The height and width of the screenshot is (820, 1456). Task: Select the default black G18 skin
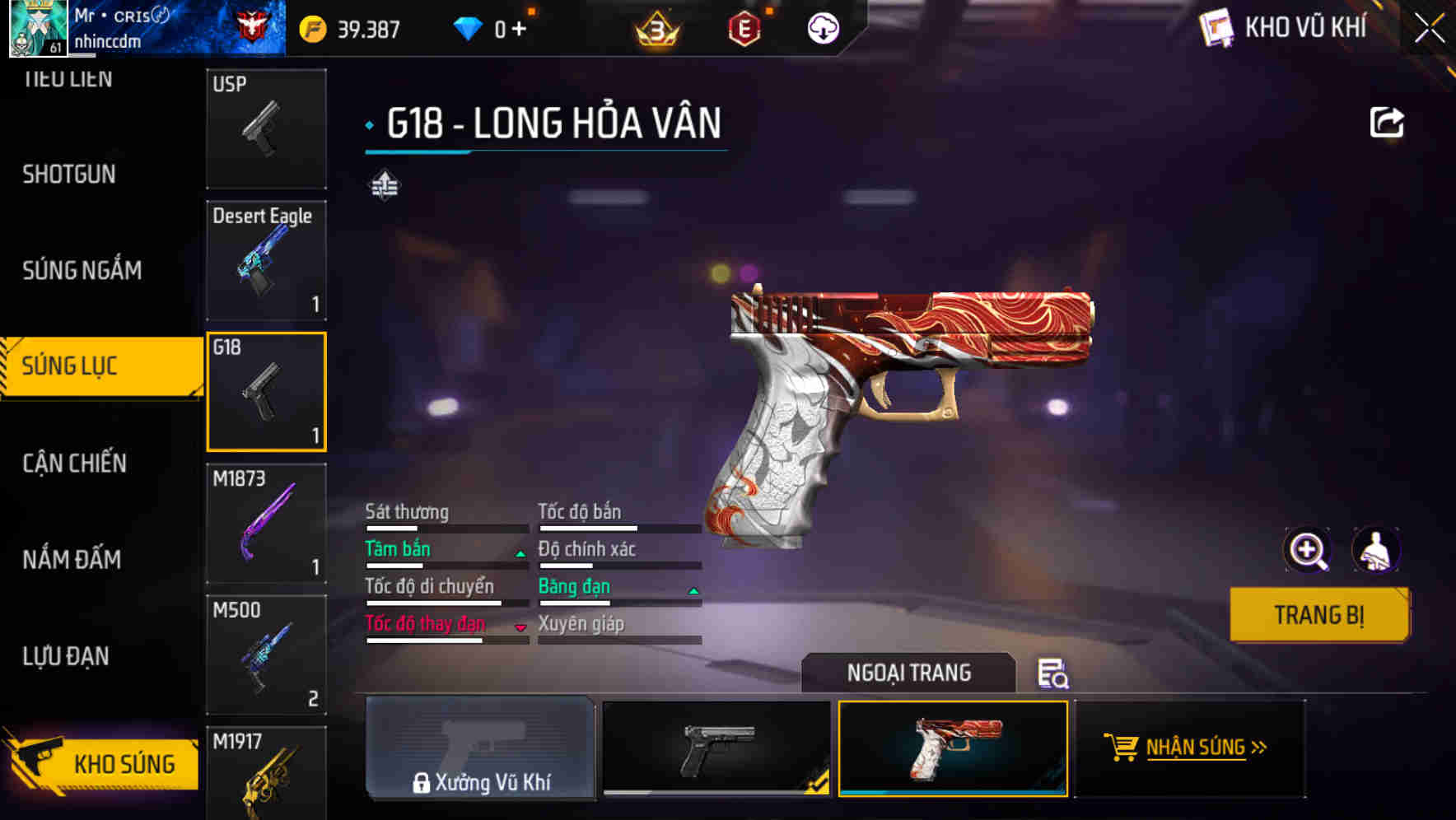tap(716, 748)
